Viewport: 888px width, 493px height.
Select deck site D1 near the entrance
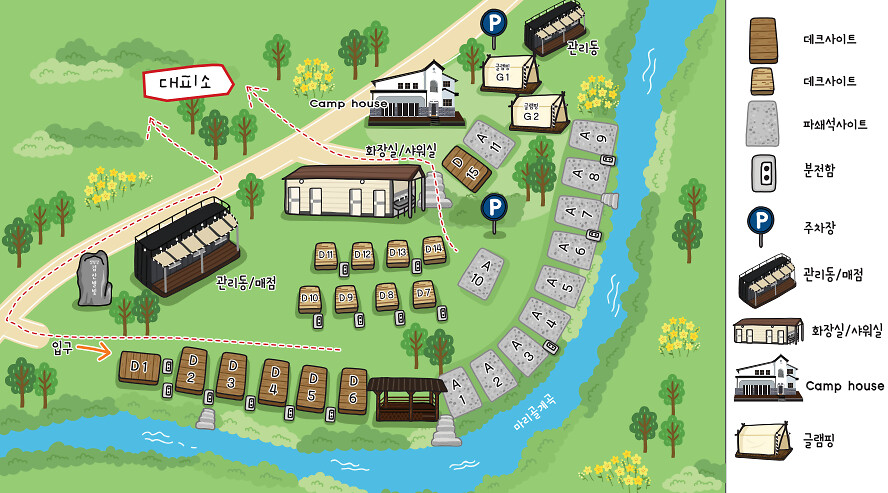[140, 369]
